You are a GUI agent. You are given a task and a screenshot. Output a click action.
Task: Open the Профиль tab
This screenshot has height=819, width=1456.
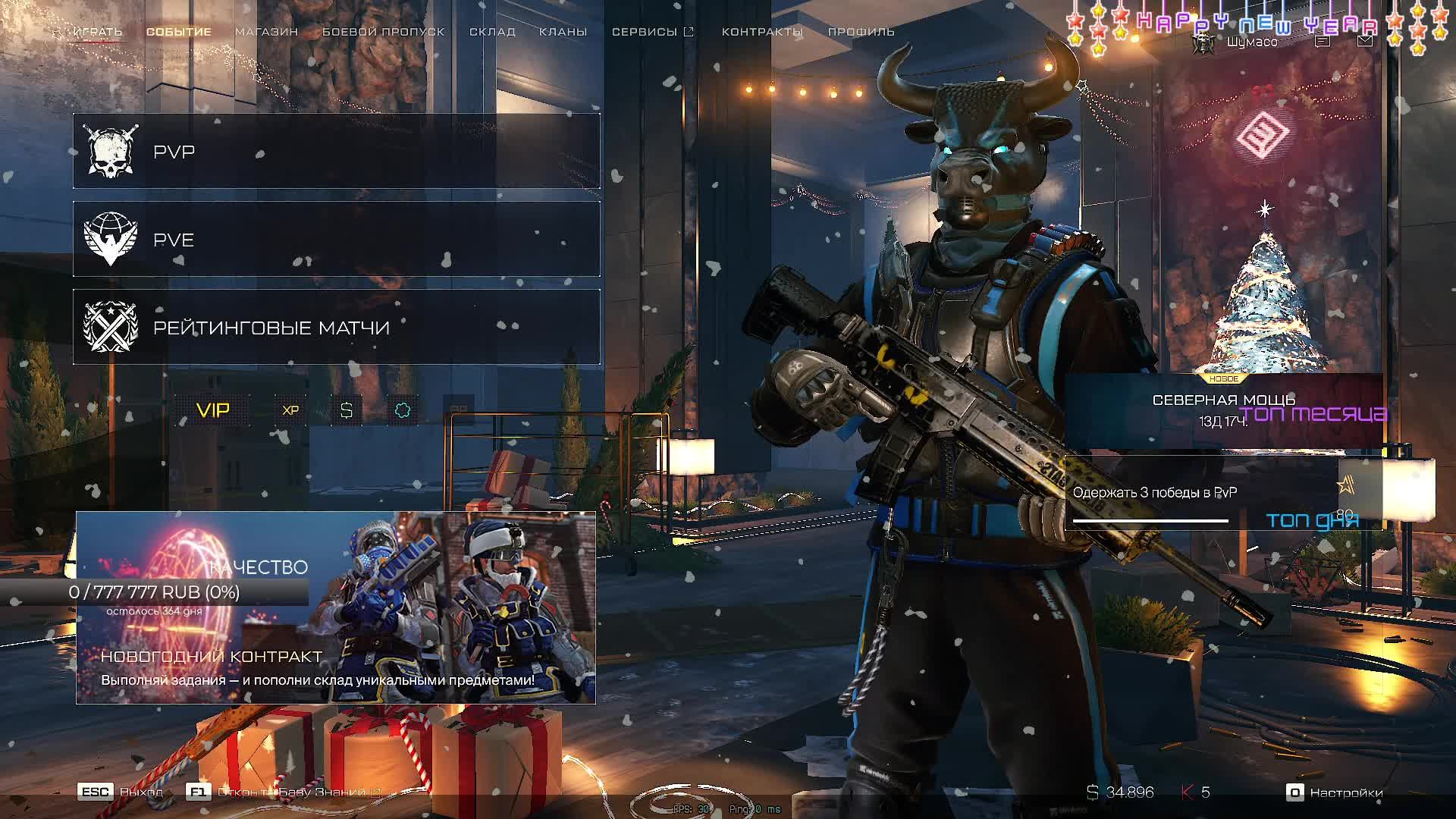coord(861,32)
